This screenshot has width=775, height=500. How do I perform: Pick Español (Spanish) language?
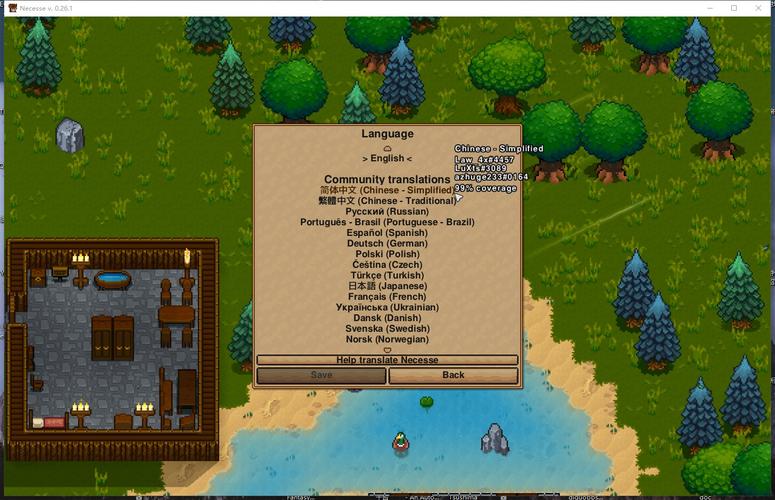tap(387, 233)
